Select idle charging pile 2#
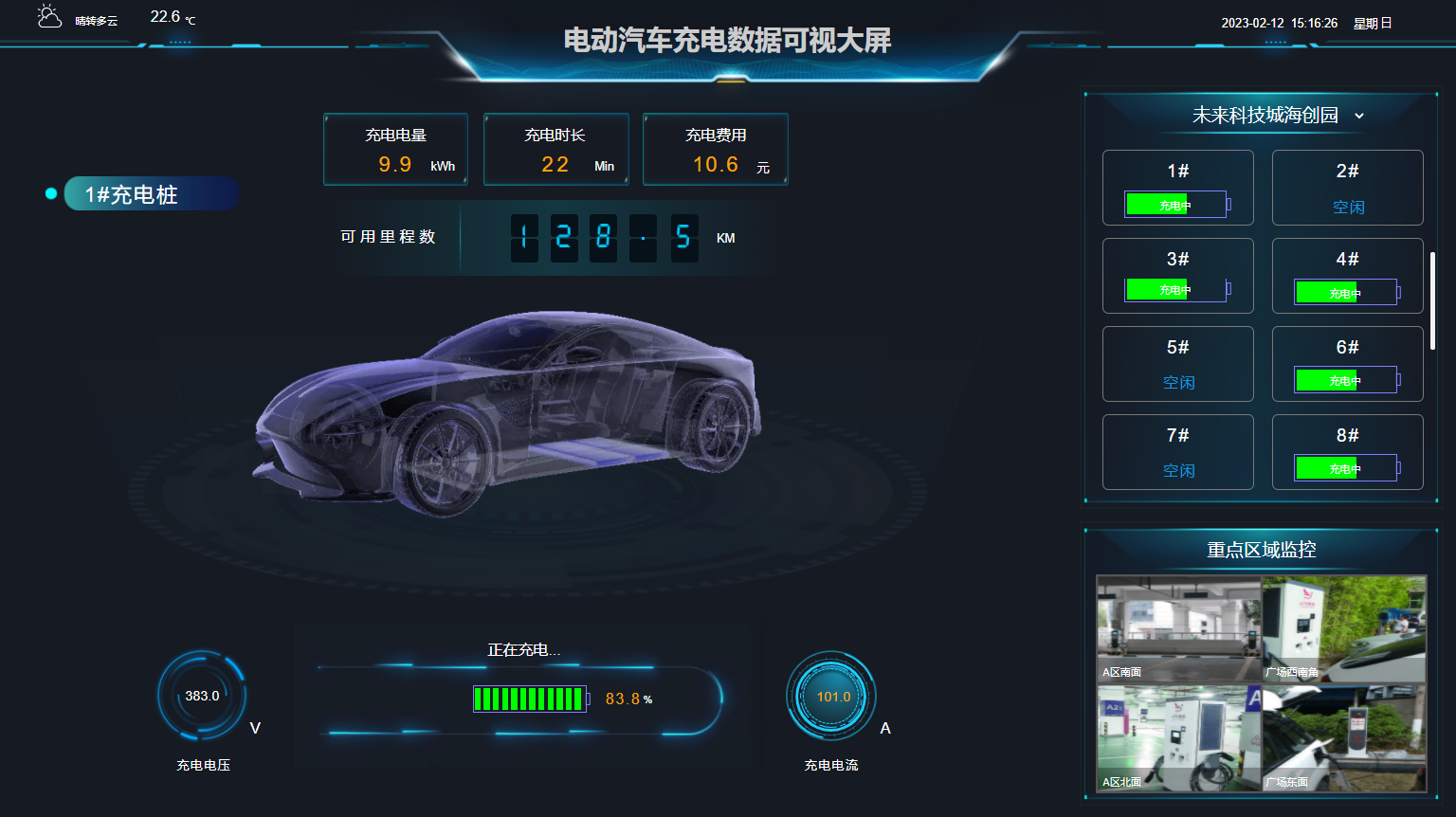This screenshot has height=817, width=1456. point(1347,188)
